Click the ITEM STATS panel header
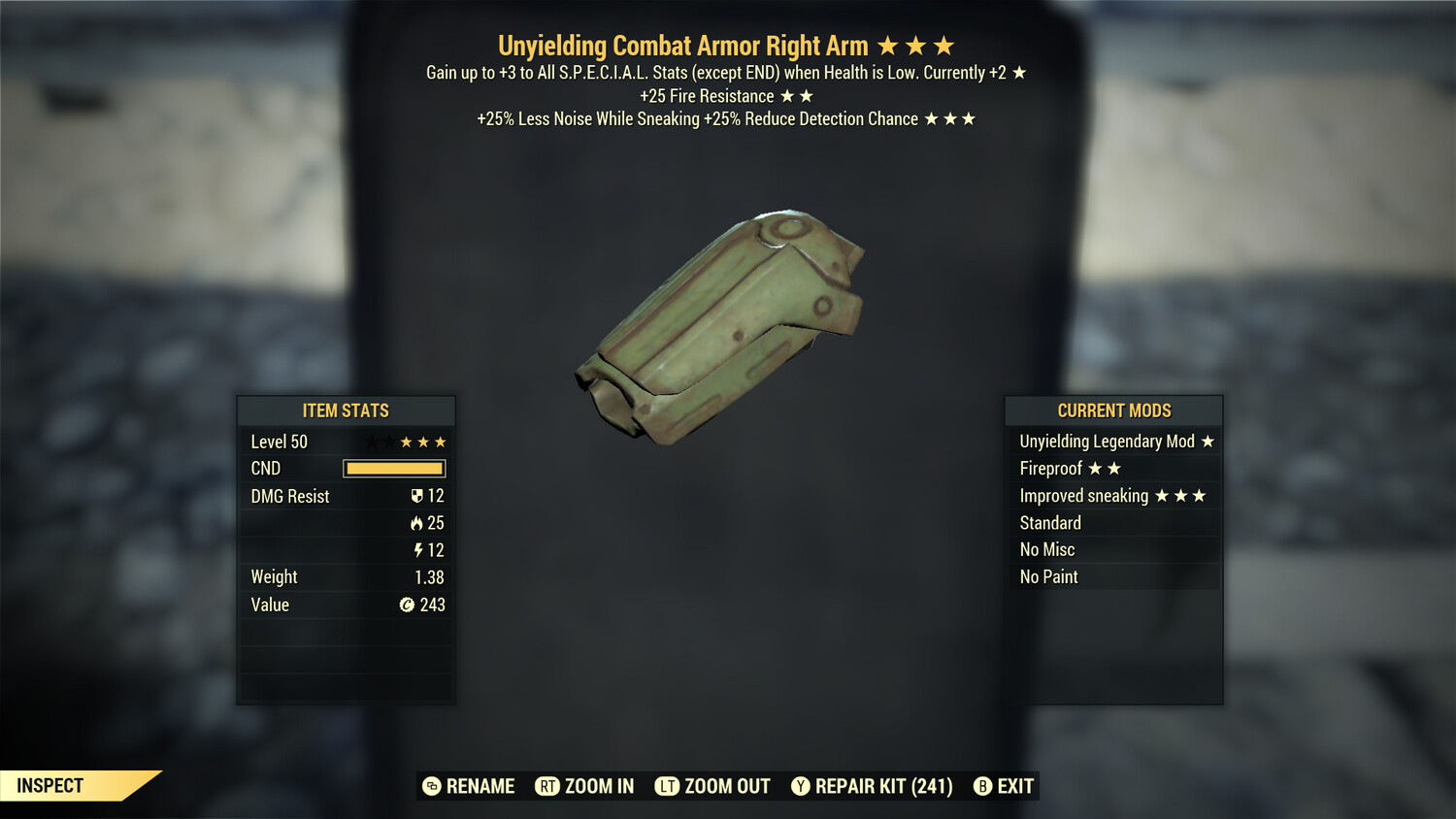The image size is (1456, 819). pyautogui.click(x=346, y=410)
